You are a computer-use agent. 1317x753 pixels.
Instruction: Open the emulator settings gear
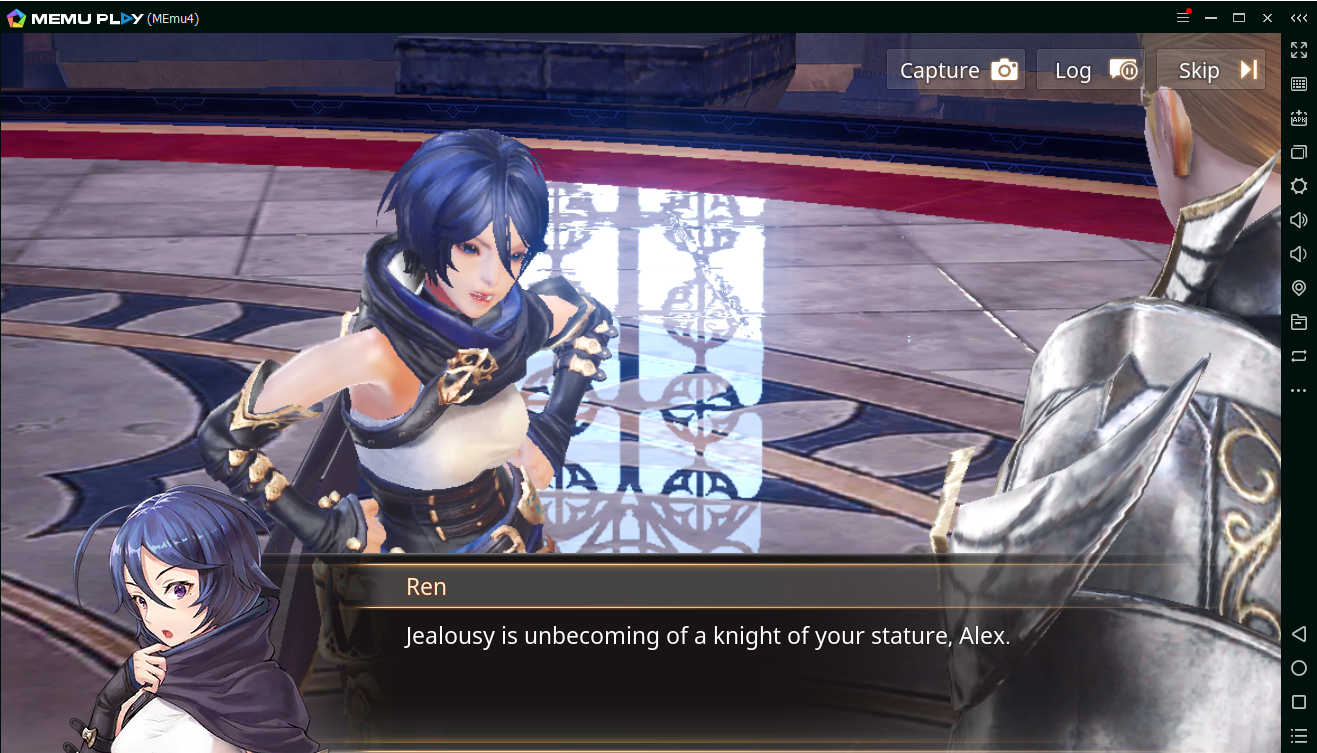pos(1299,186)
